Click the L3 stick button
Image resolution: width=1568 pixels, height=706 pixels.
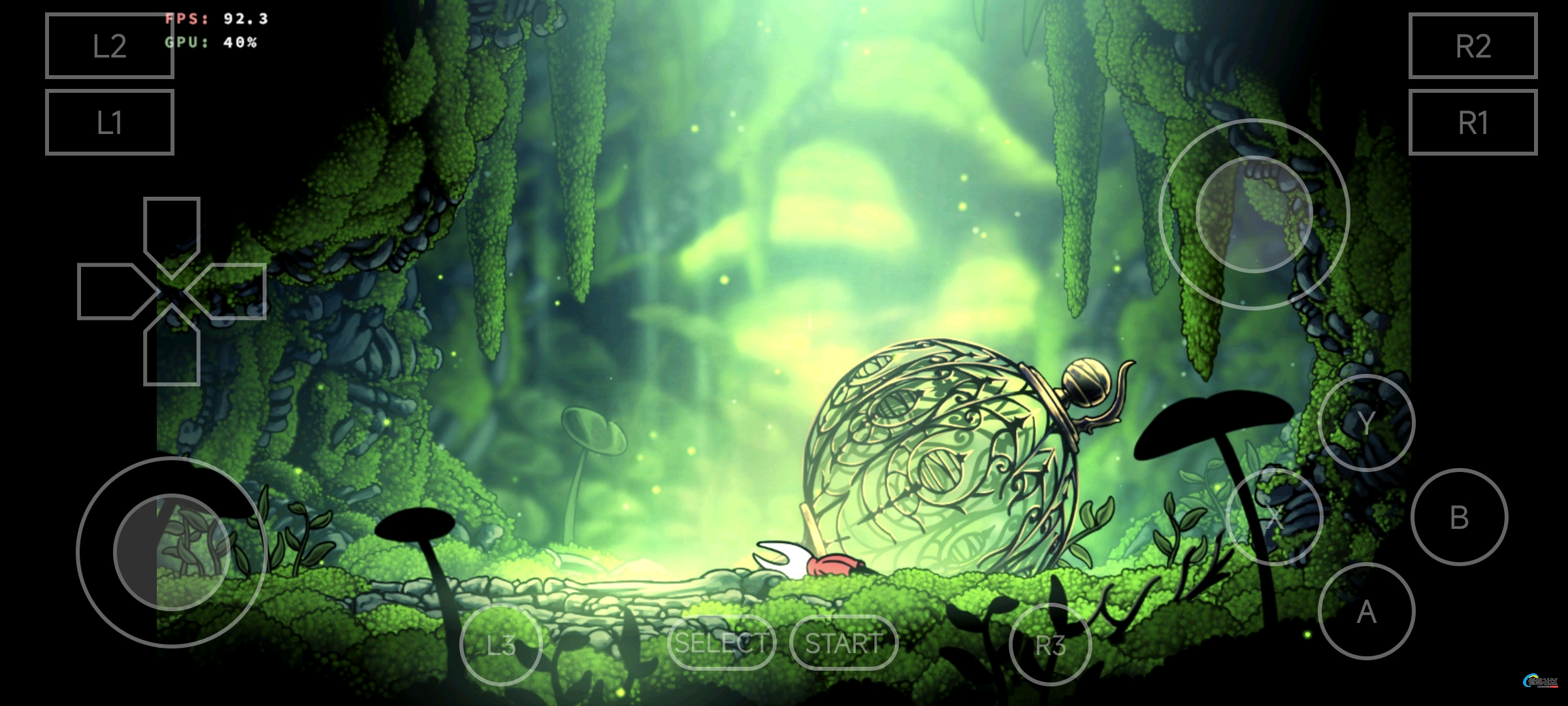click(501, 645)
